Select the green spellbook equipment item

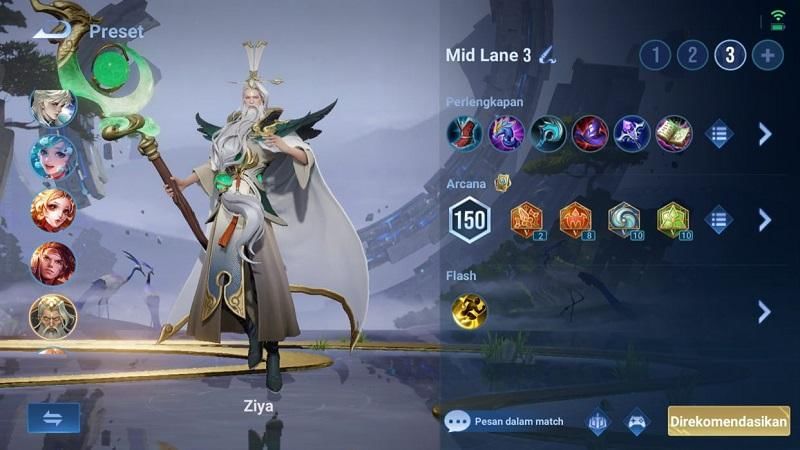674,134
